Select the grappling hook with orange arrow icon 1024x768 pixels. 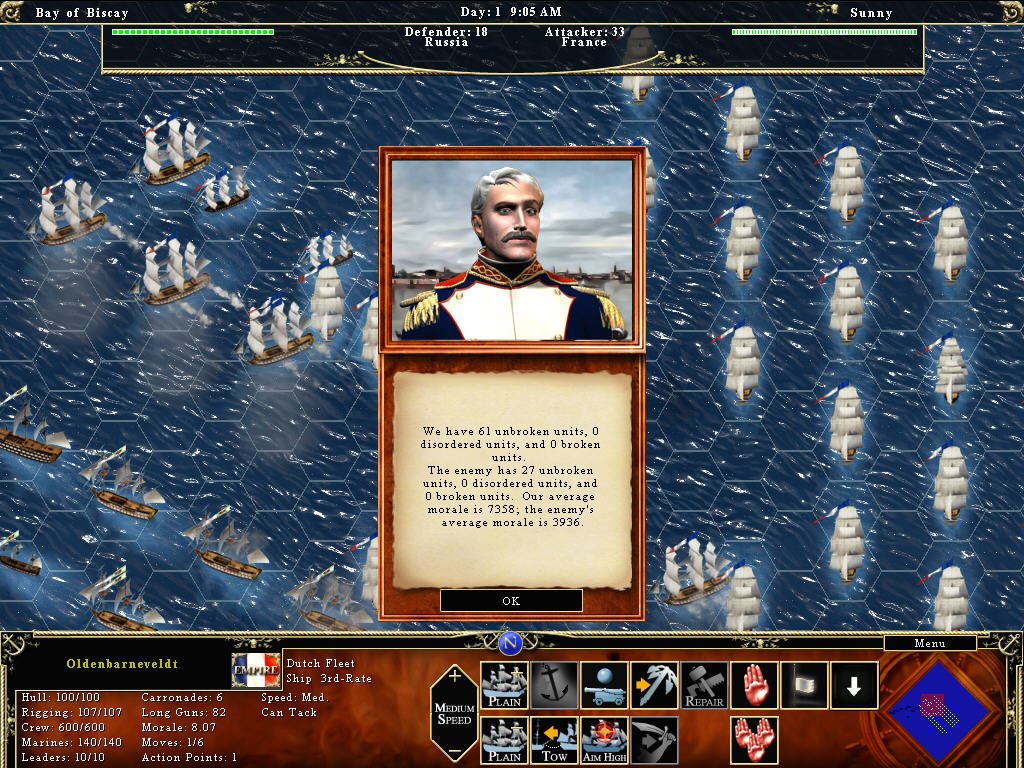[x=655, y=686]
